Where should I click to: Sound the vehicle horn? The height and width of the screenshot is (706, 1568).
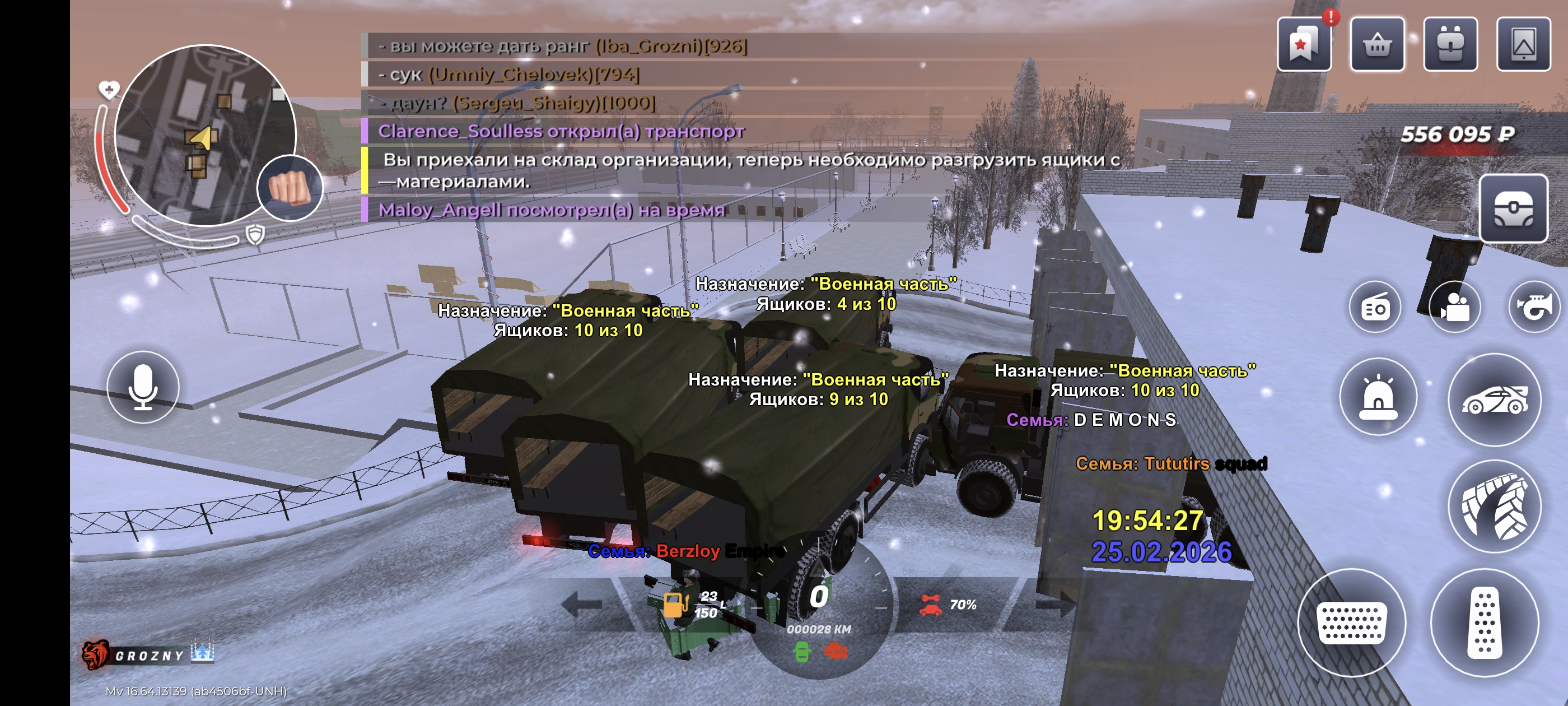(x=1534, y=307)
